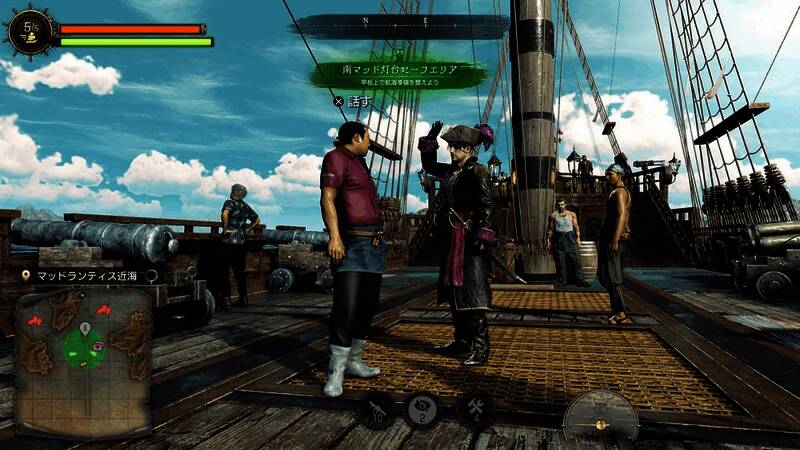Click the ship speed gauge dial
The width and height of the screenshot is (800, 450).
coord(600,417)
